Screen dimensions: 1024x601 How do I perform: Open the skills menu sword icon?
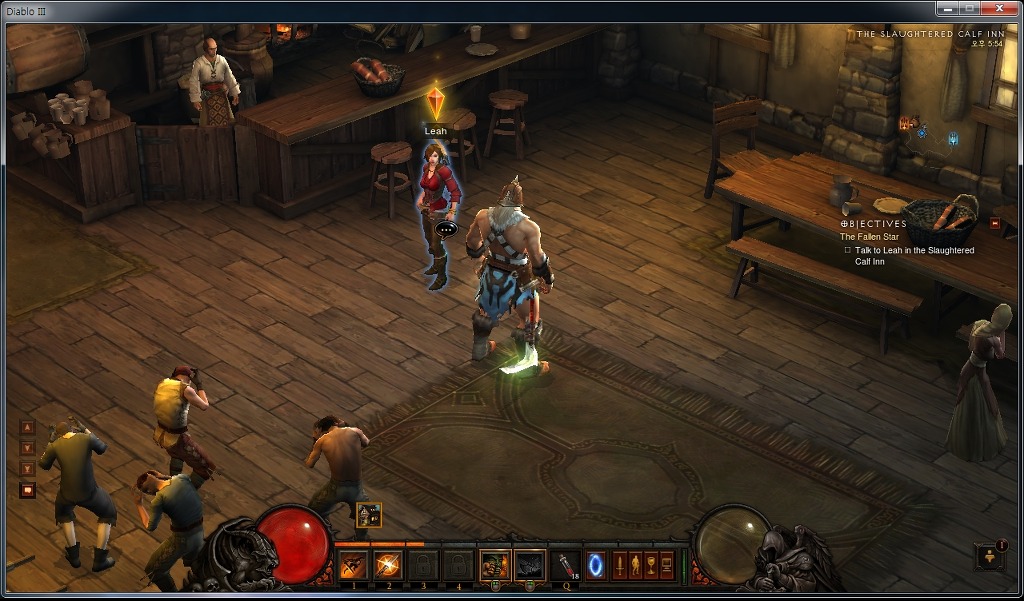(619, 565)
